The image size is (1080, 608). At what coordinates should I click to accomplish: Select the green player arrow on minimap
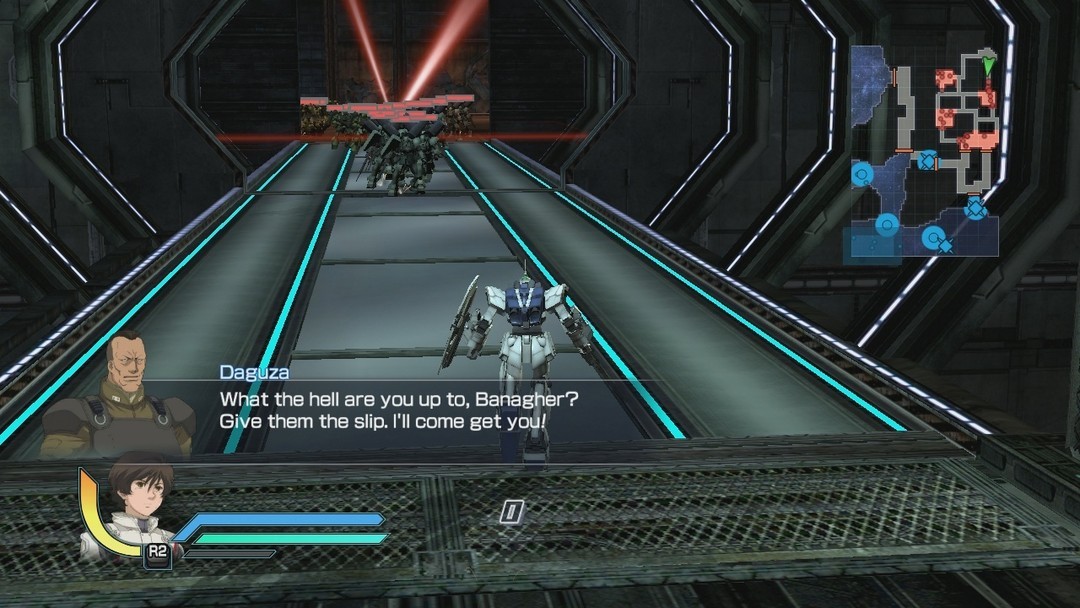tap(989, 67)
